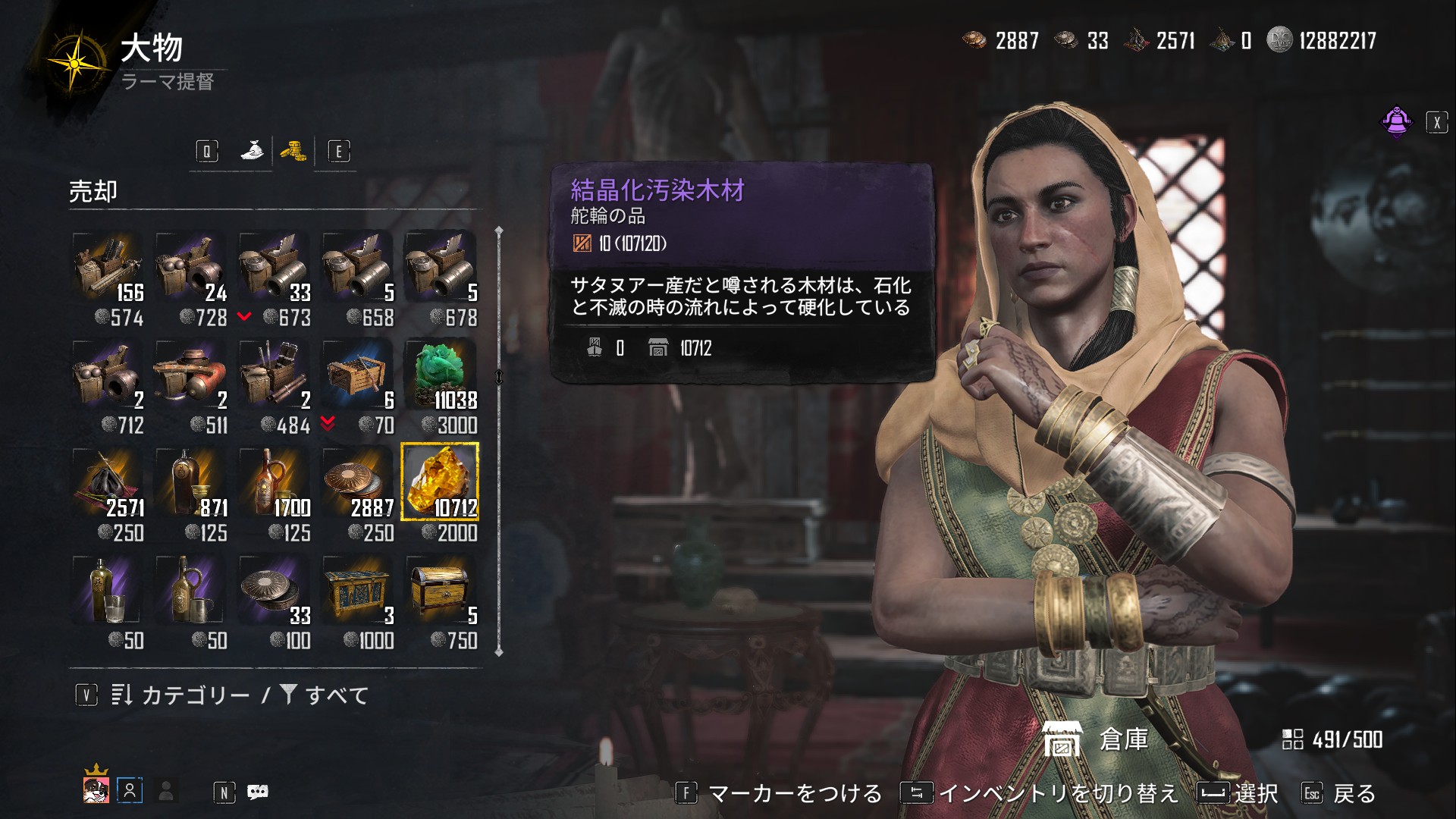The width and height of the screenshot is (1456, 819).
Task: Choose the copper cannon item priced 511
Action: (190, 375)
